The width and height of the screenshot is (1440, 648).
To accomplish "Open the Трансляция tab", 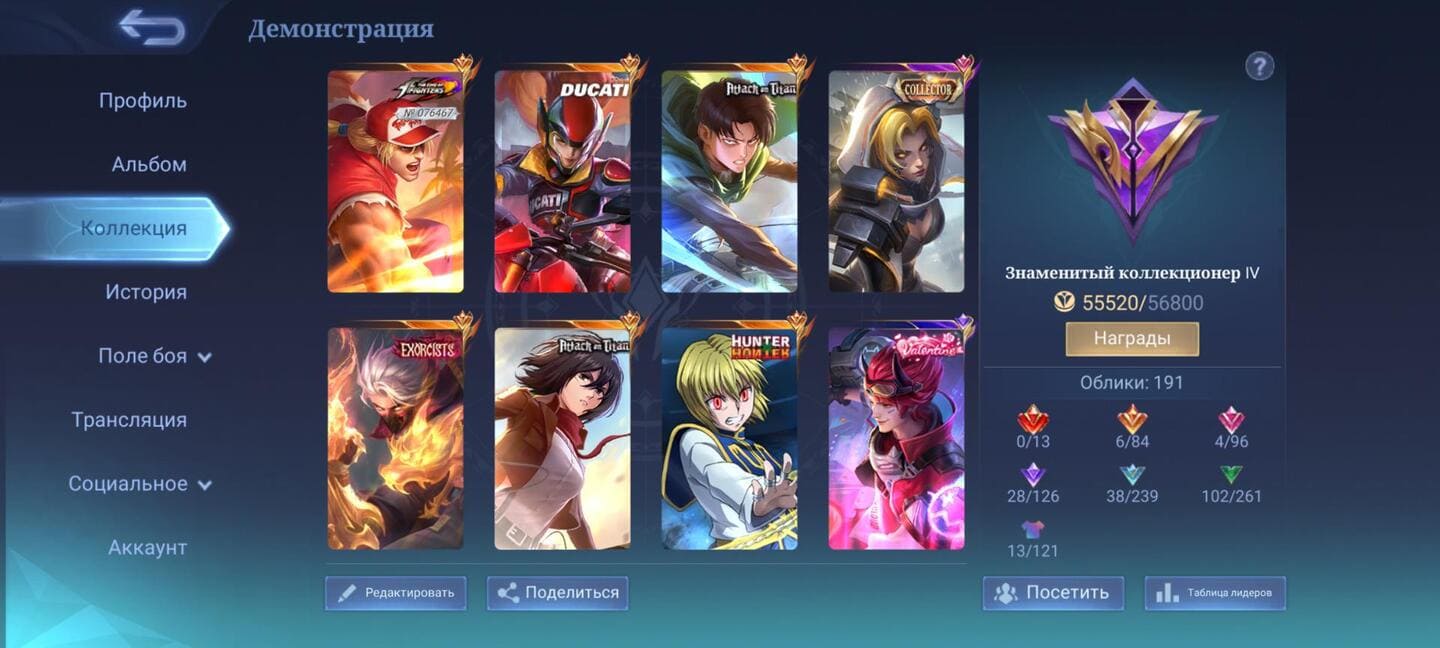I will [129, 421].
